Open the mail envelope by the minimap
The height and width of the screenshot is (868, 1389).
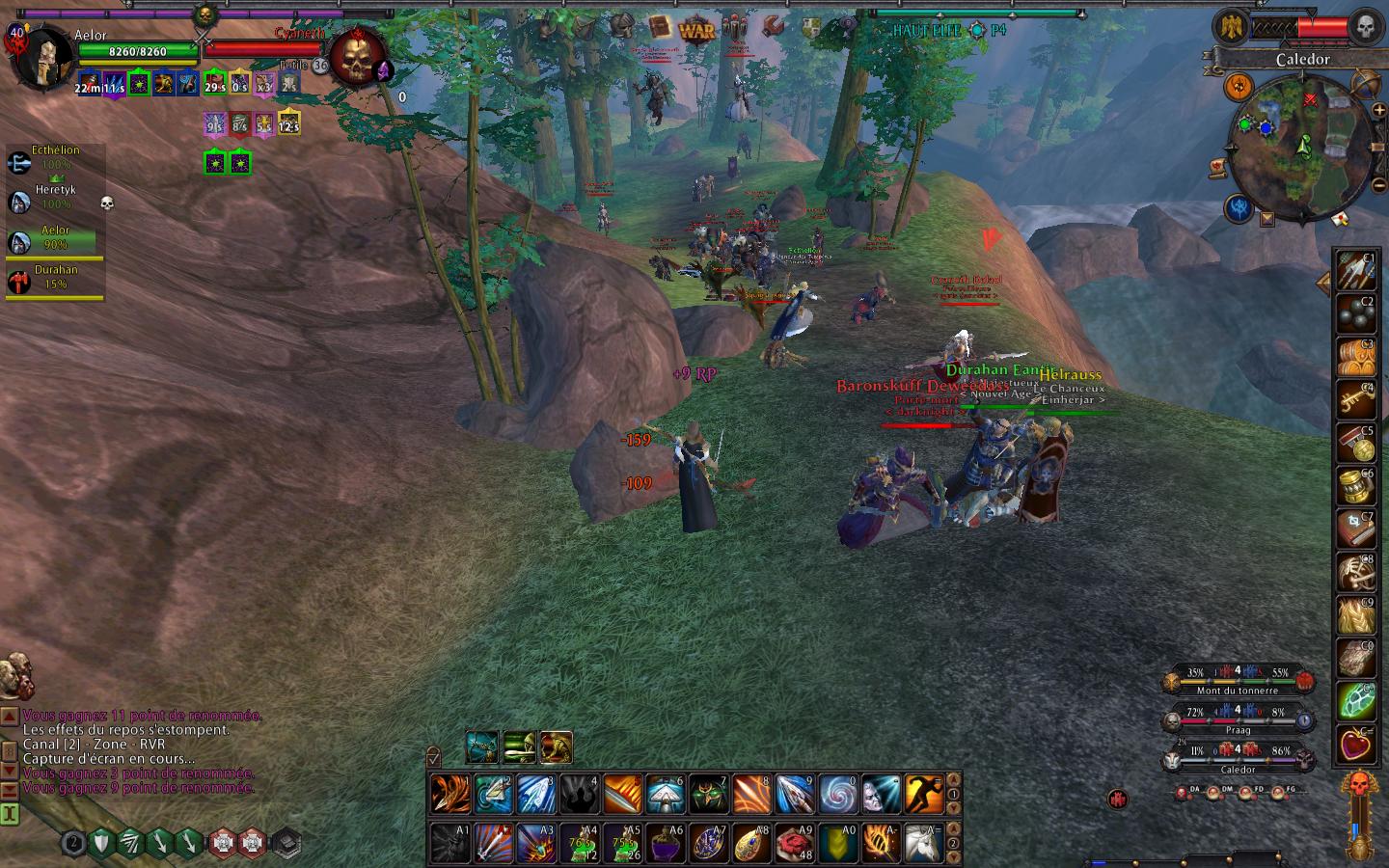1339,219
